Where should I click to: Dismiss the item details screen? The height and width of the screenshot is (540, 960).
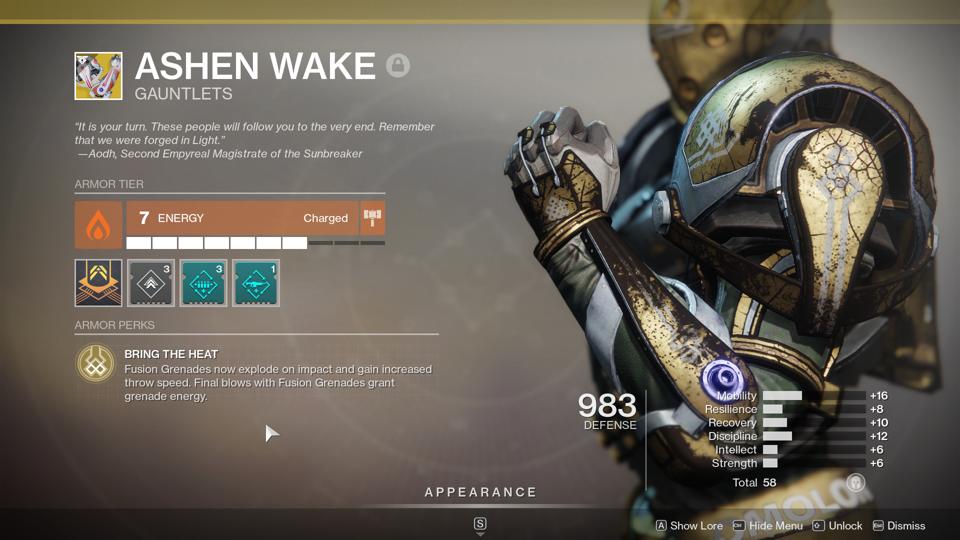899,526
